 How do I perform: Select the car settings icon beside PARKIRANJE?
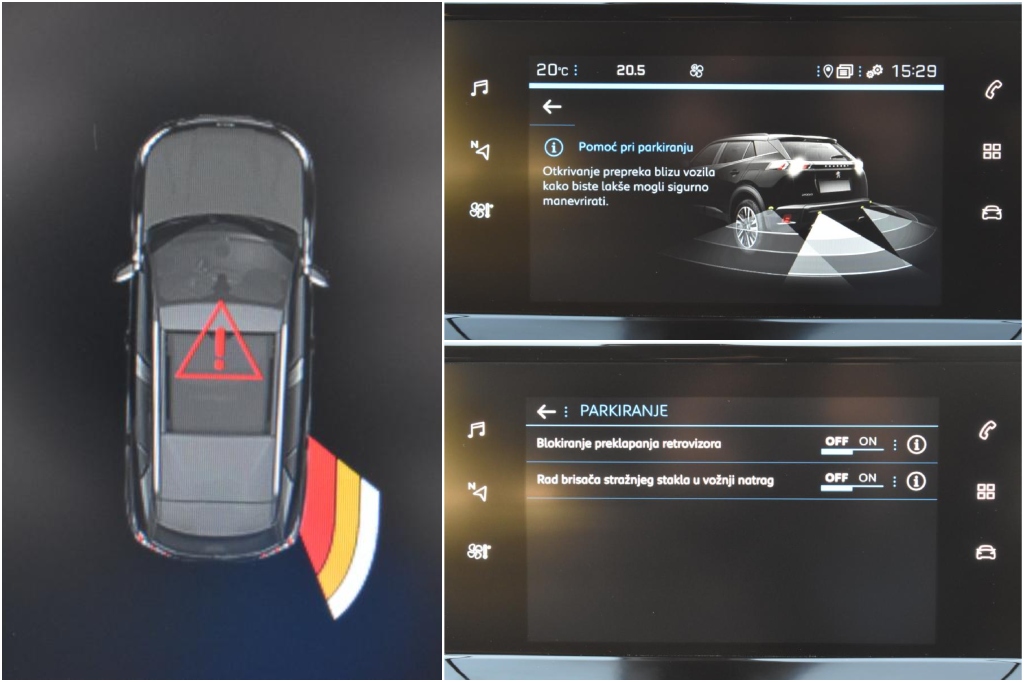click(x=987, y=552)
